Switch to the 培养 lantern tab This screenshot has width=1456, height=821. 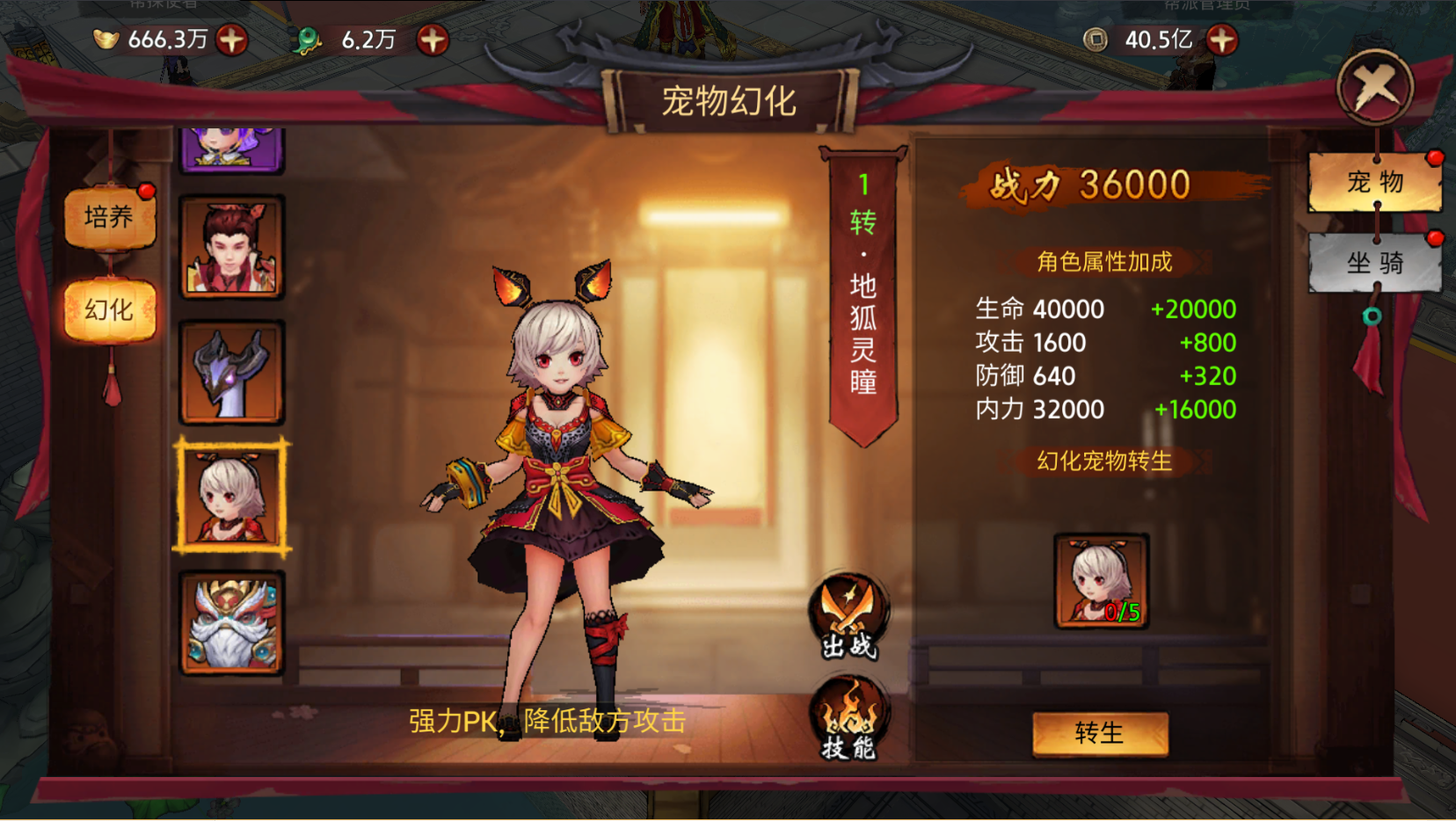(x=109, y=217)
